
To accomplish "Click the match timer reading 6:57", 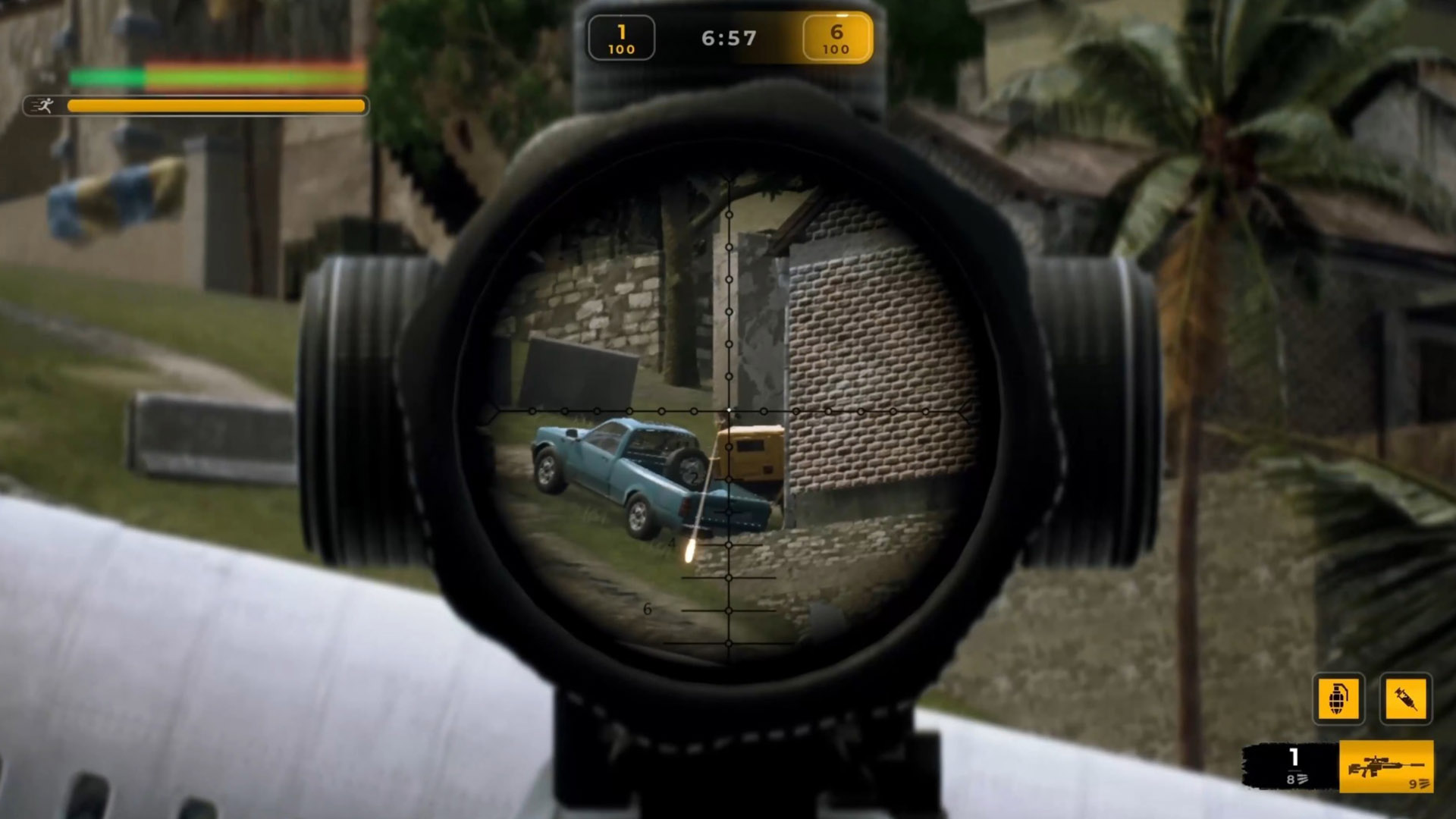I will (727, 36).
